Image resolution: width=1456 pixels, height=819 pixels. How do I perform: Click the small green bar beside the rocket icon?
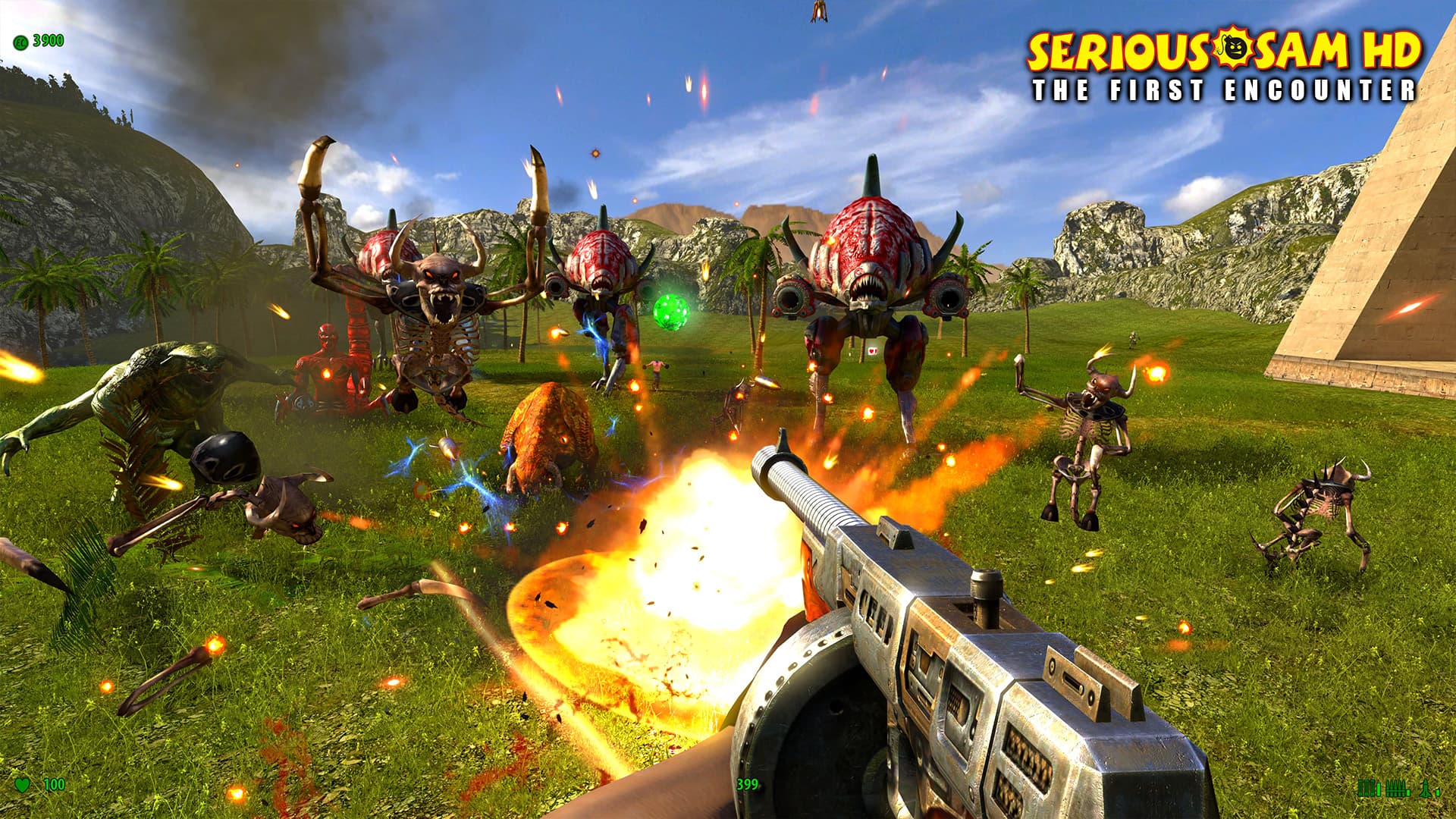(x=1437, y=793)
